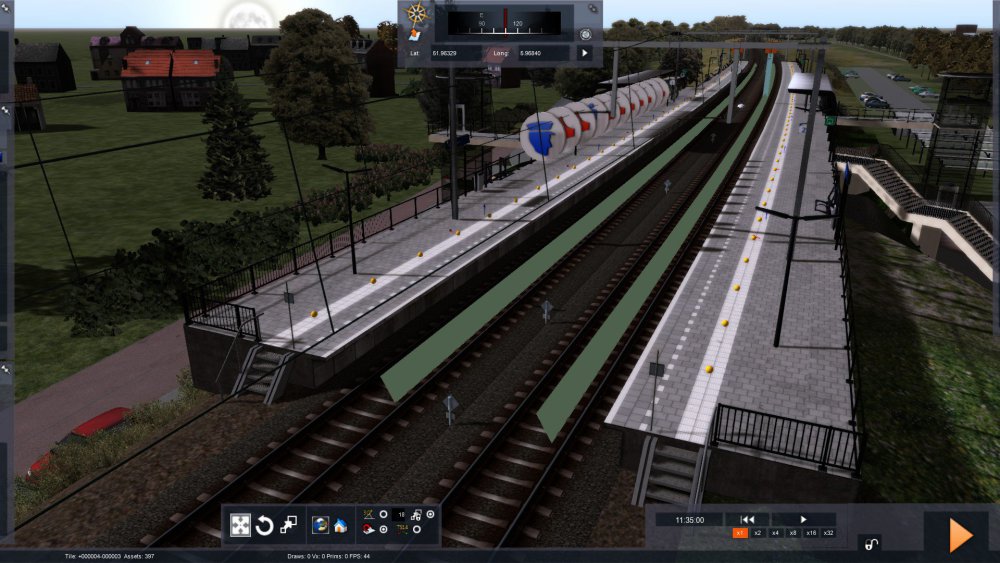Image resolution: width=1000 pixels, height=563 pixels.
Task: Select the x1 time speed
Action: tap(741, 533)
